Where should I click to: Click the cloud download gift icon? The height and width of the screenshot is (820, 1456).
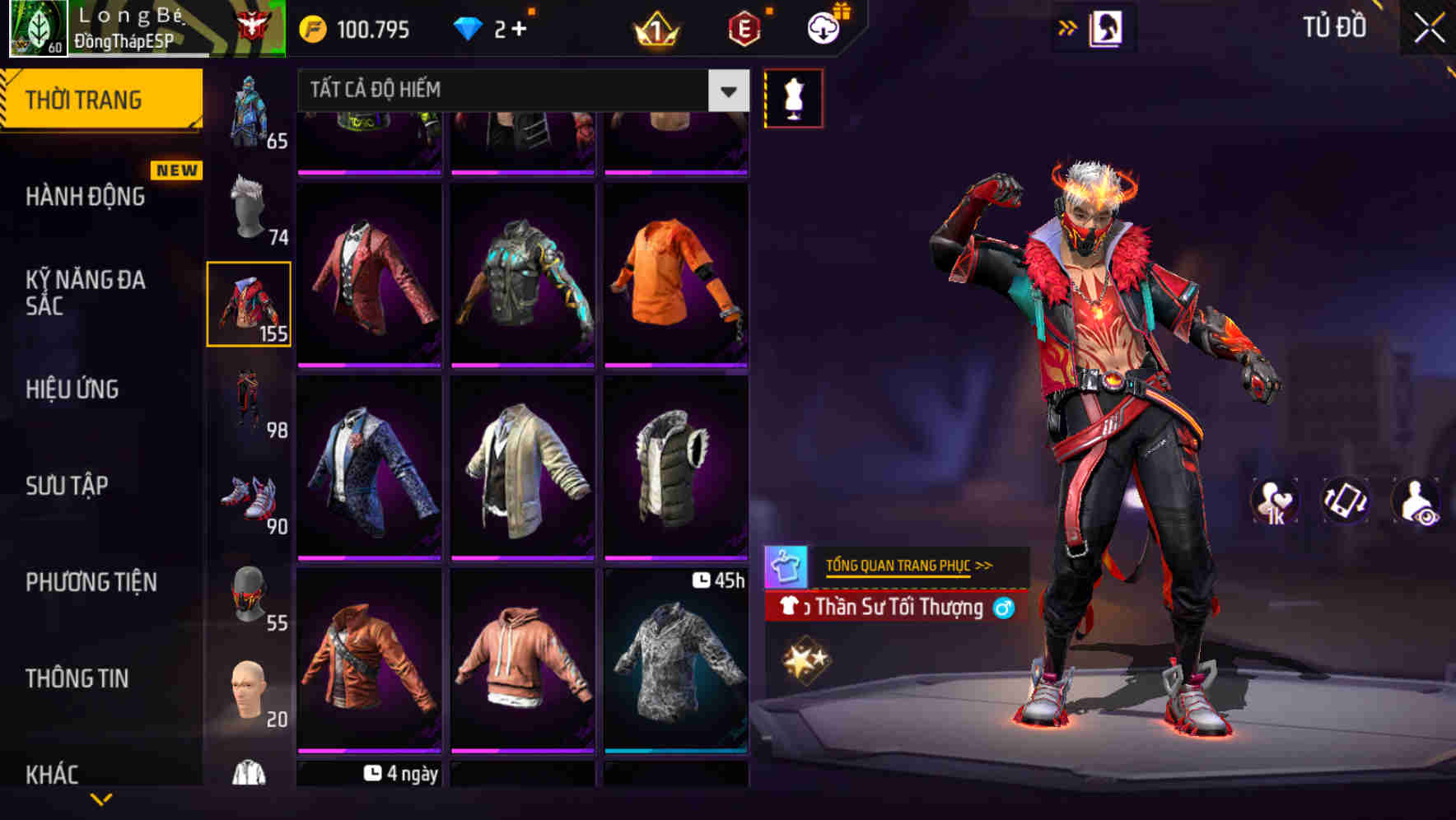(x=821, y=27)
